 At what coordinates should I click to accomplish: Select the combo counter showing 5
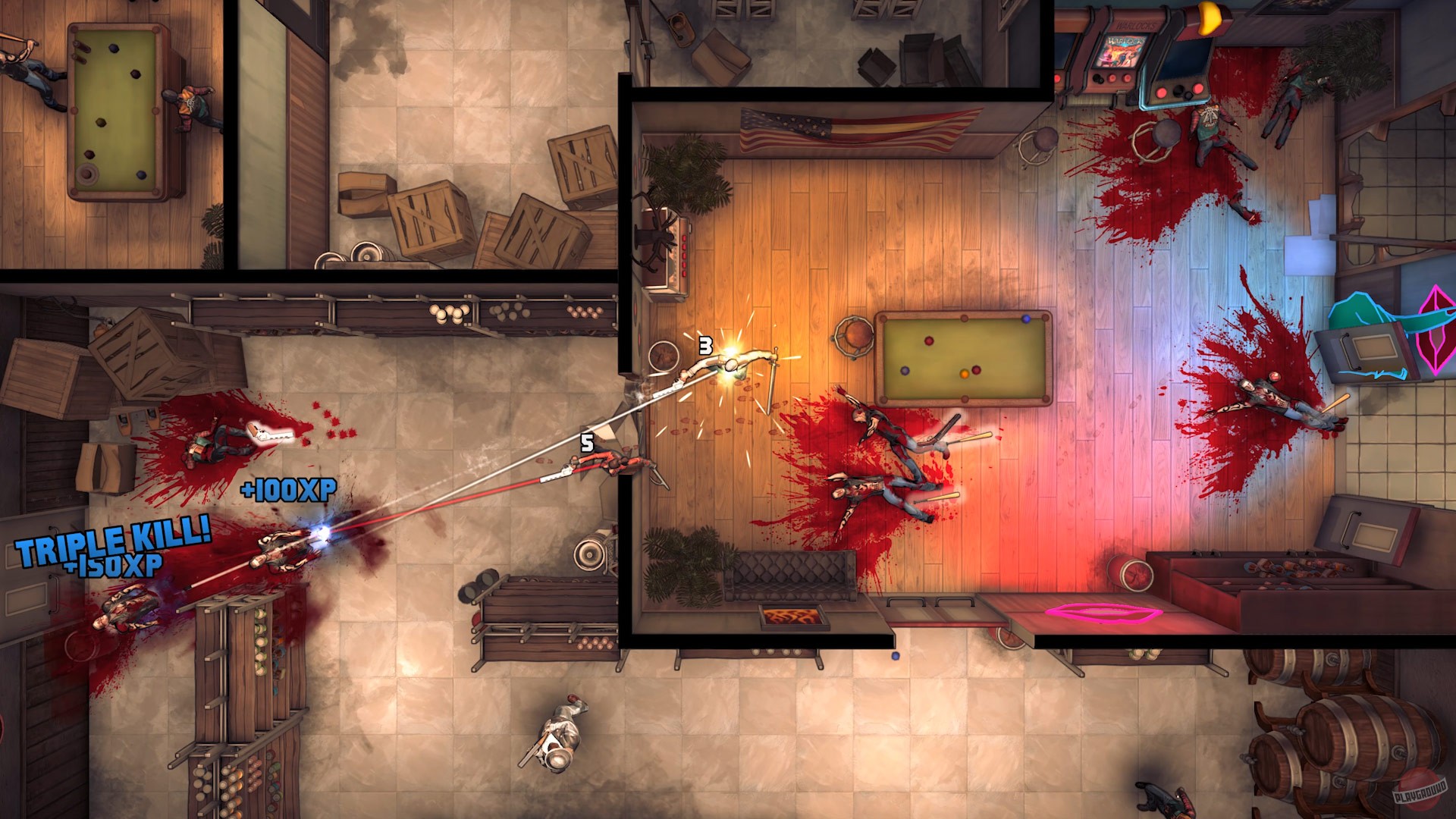585,442
